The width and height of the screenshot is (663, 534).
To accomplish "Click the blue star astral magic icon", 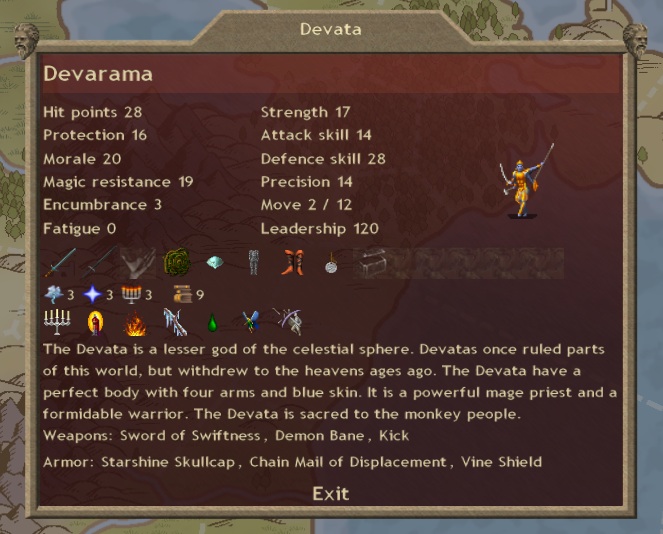I will [93, 294].
